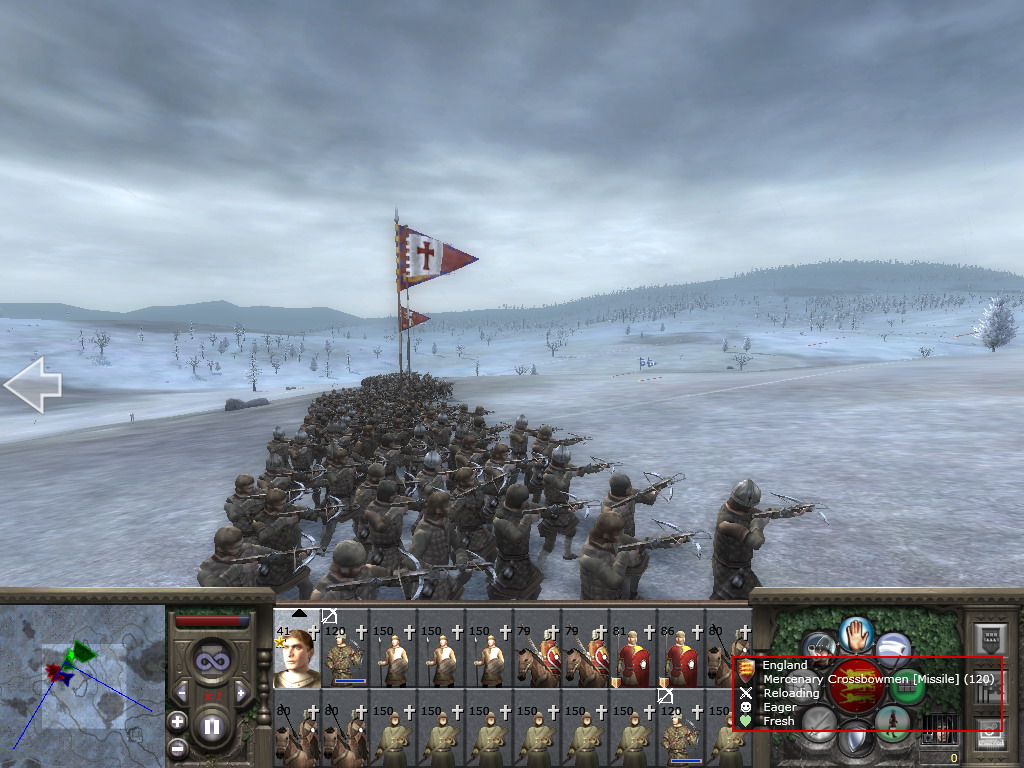Toggle the skirmish running-man button

(892, 721)
